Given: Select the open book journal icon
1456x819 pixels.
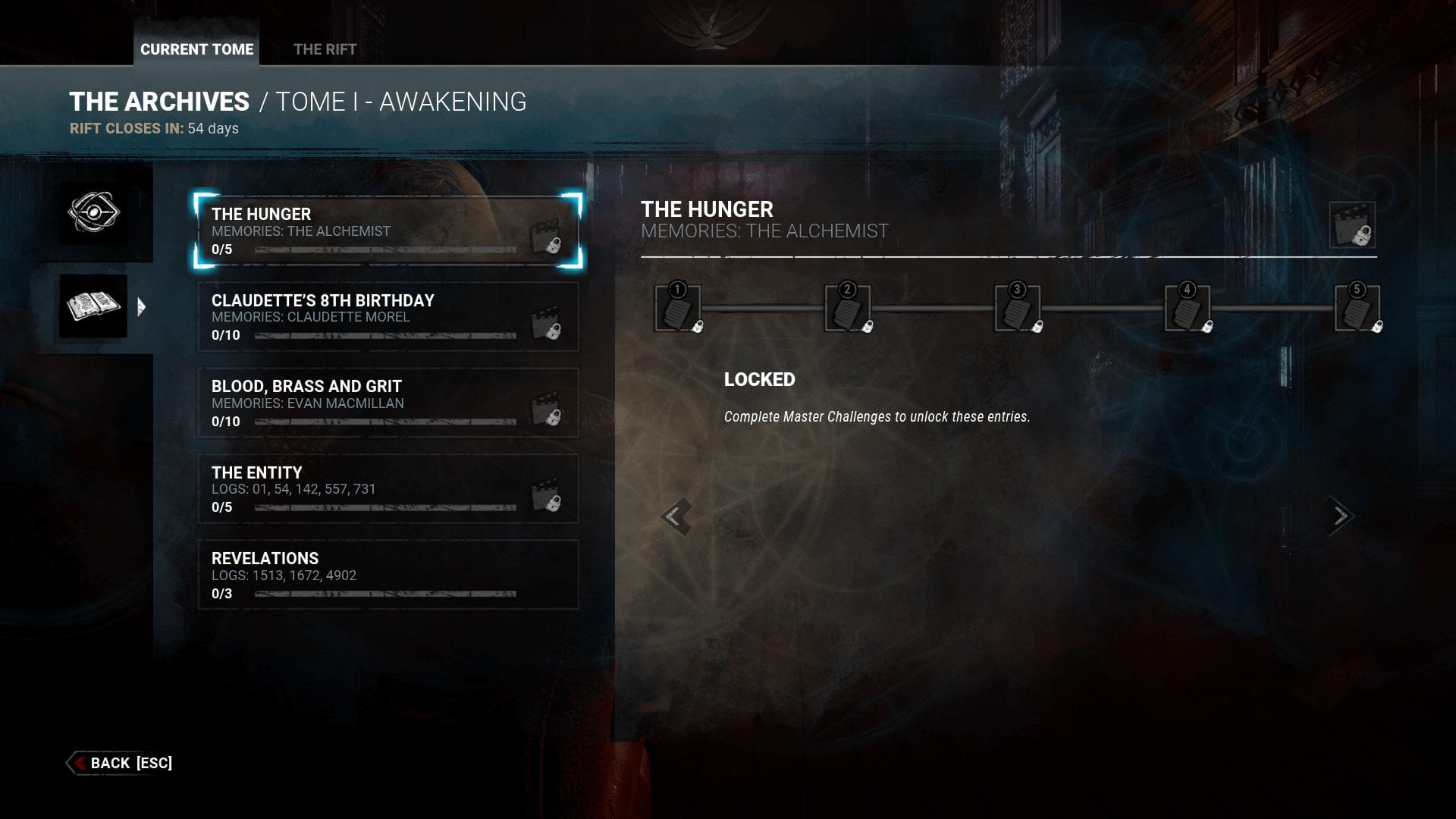Looking at the screenshot, I should pos(93,306).
